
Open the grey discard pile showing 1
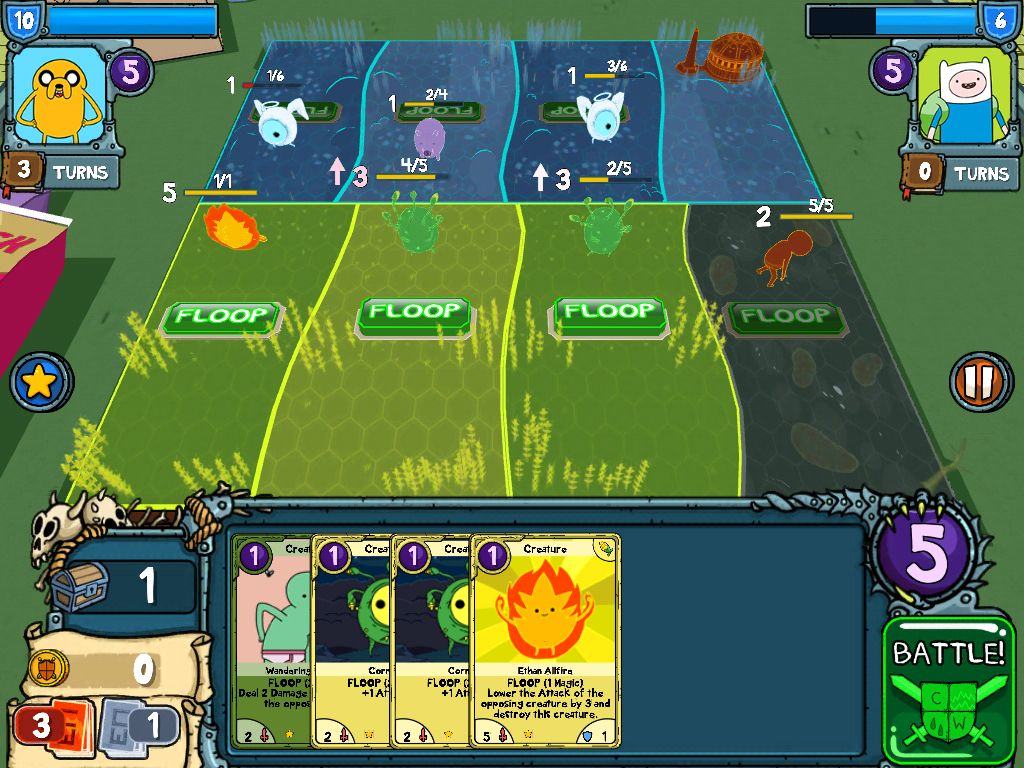(x=138, y=724)
